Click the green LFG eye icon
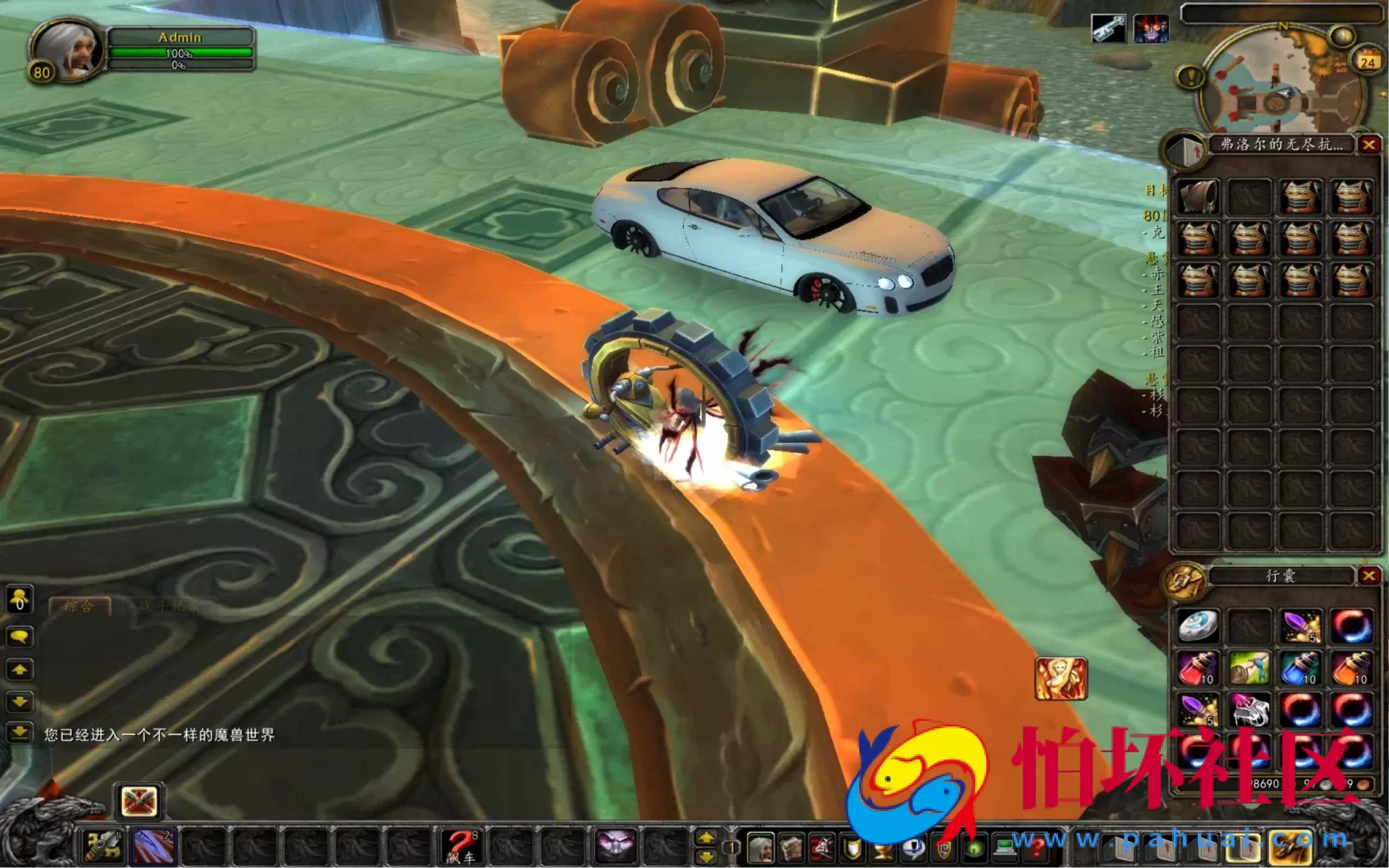Viewport: 1389px width, 868px height. click(x=975, y=849)
